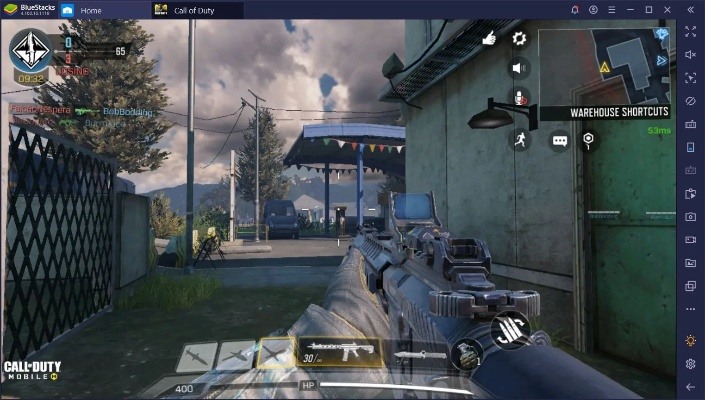
Task: Activate the operator skill claw icon
Action: [510, 332]
